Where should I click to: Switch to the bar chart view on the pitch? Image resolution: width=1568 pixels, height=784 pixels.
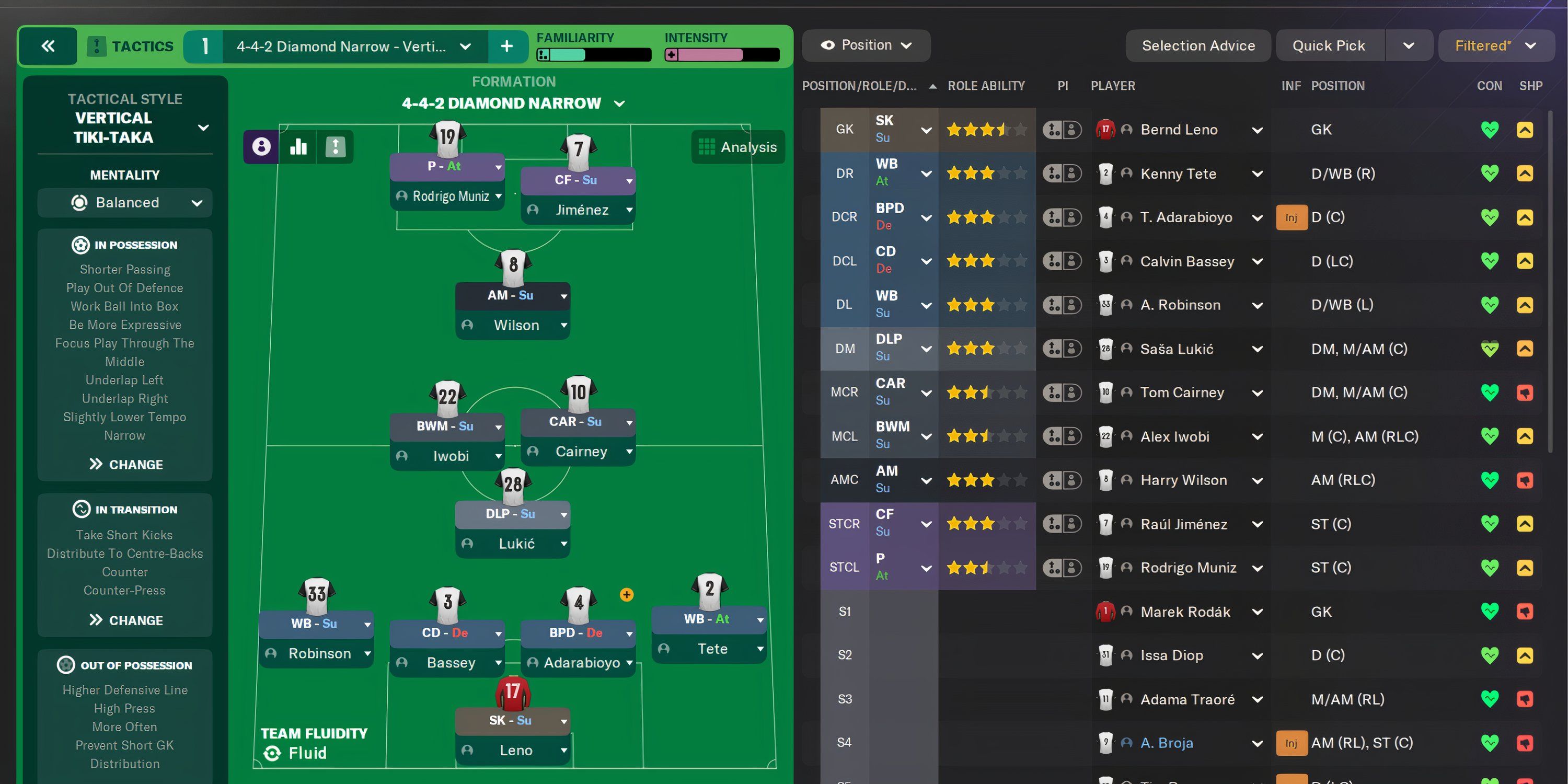coord(297,146)
